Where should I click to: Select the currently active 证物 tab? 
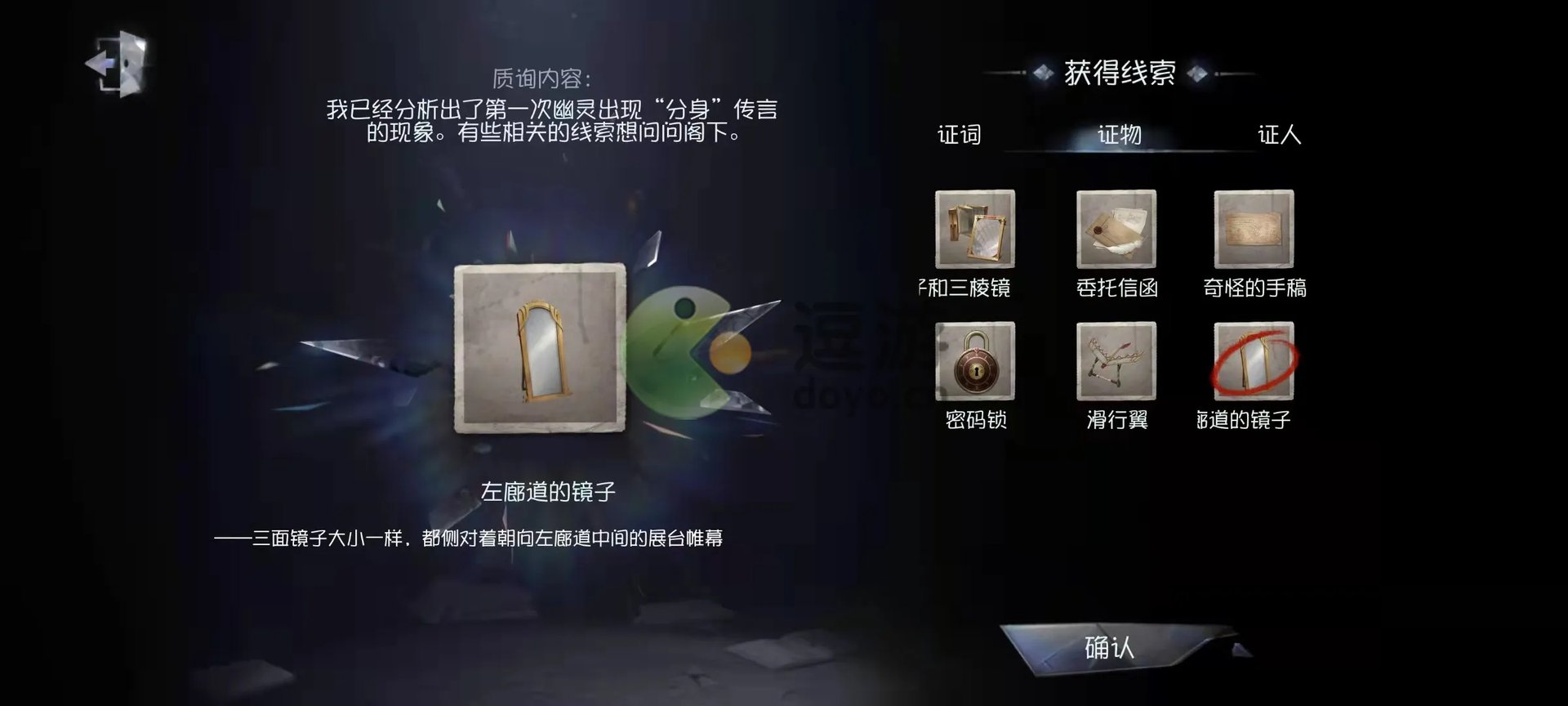pos(1119,135)
